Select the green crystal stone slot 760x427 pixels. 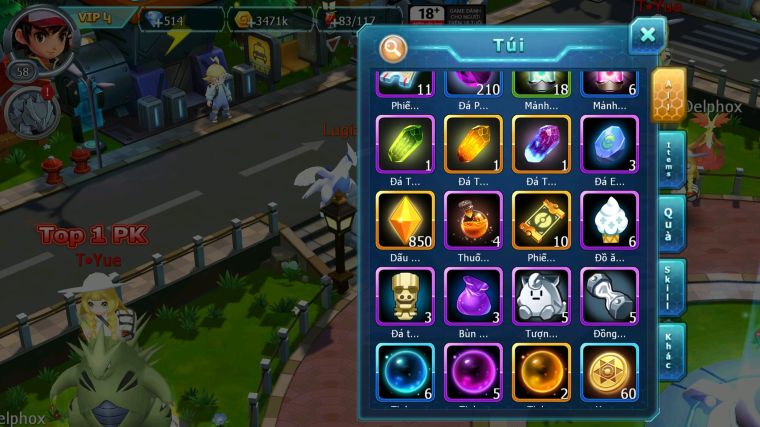(405, 145)
